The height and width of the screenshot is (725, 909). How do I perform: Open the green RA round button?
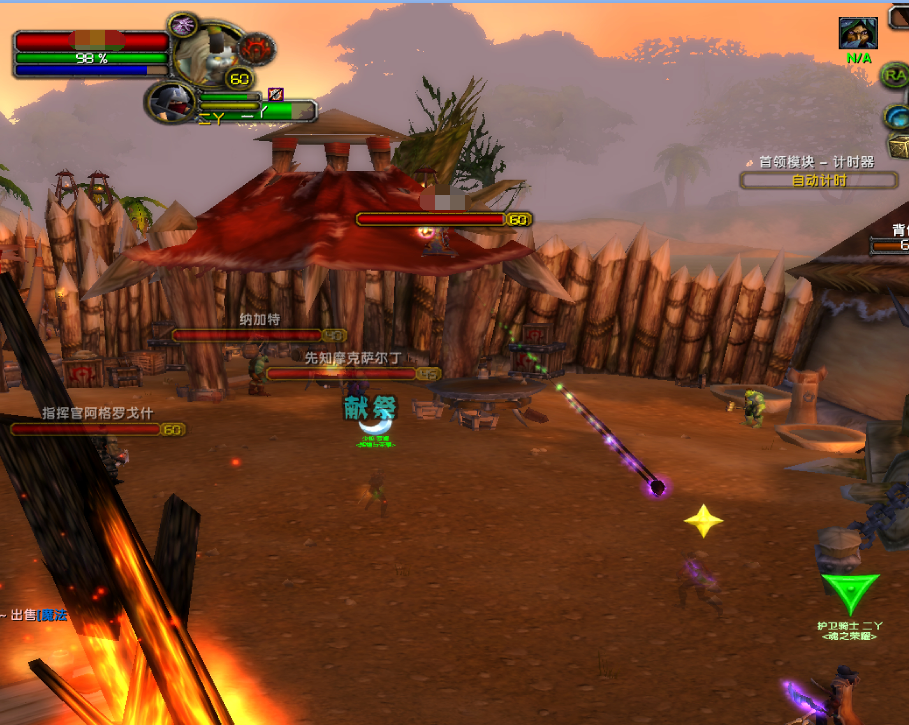tap(894, 74)
